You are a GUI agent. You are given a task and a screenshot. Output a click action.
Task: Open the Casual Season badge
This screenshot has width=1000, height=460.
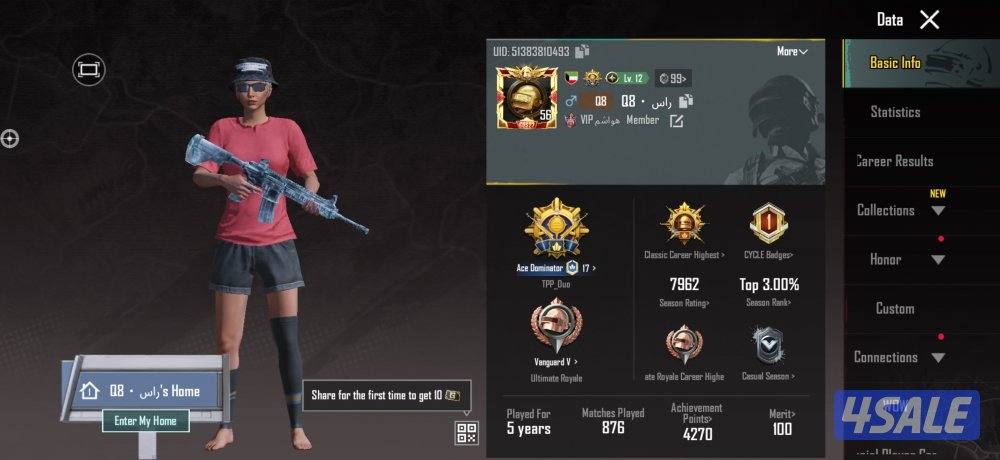(x=769, y=345)
